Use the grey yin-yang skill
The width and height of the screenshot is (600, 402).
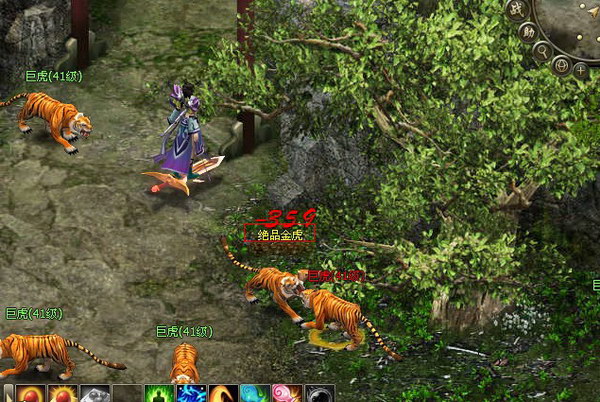[319, 394]
